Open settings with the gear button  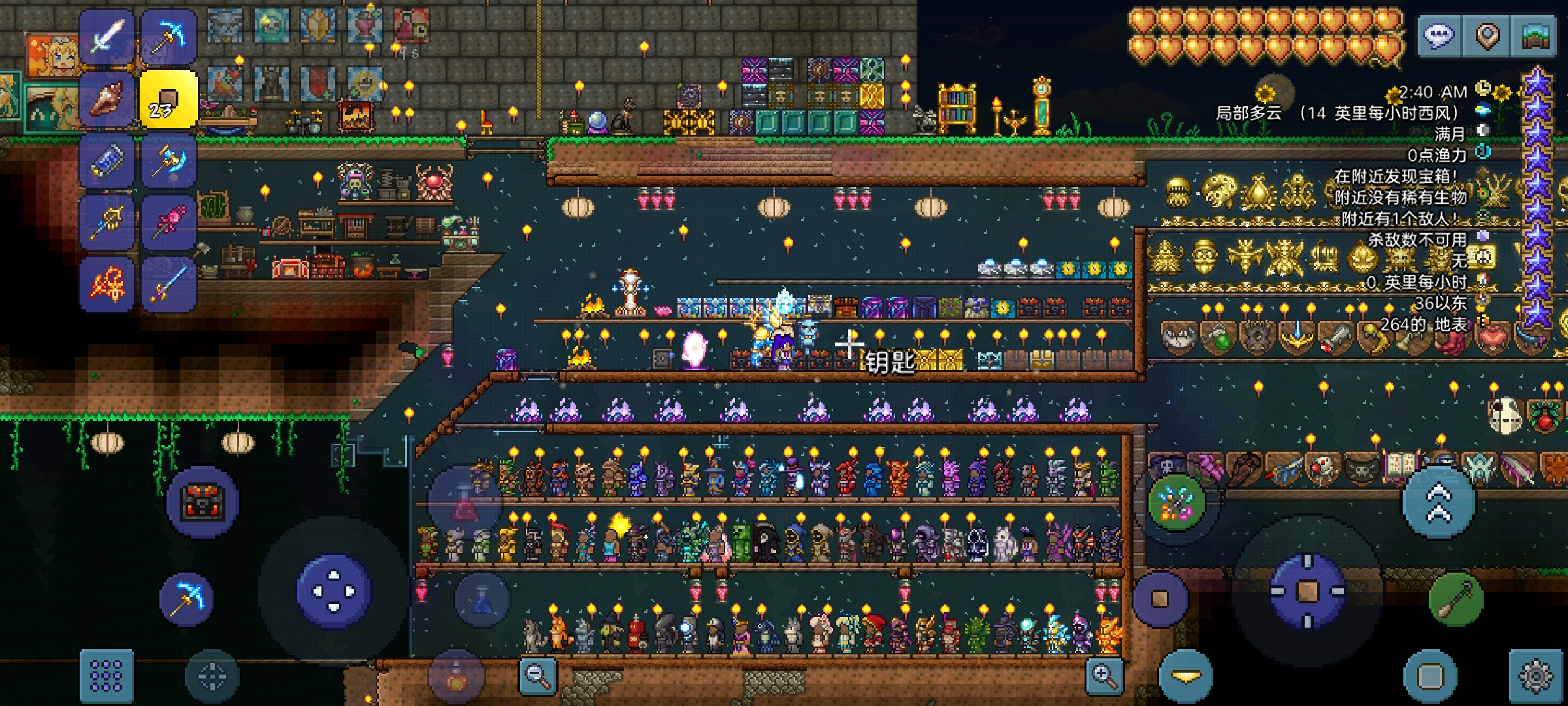coord(1535,676)
